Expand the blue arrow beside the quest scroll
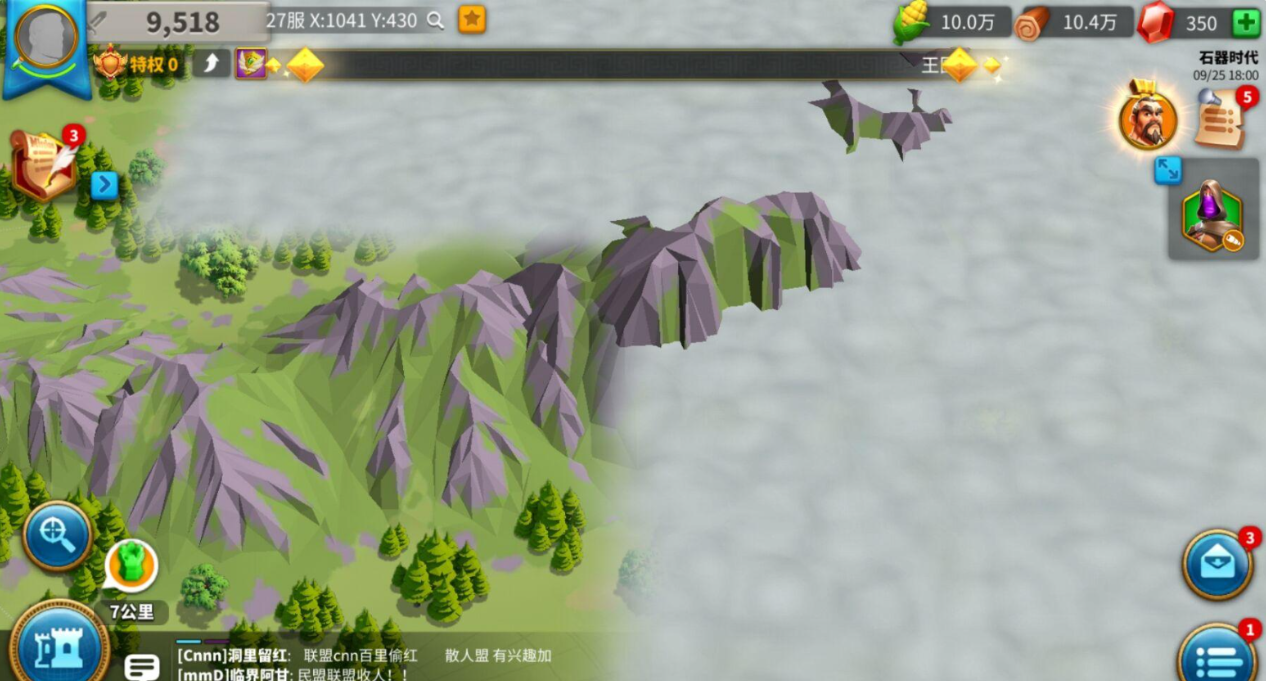The image size is (1266, 681). (x=105, y=185)
